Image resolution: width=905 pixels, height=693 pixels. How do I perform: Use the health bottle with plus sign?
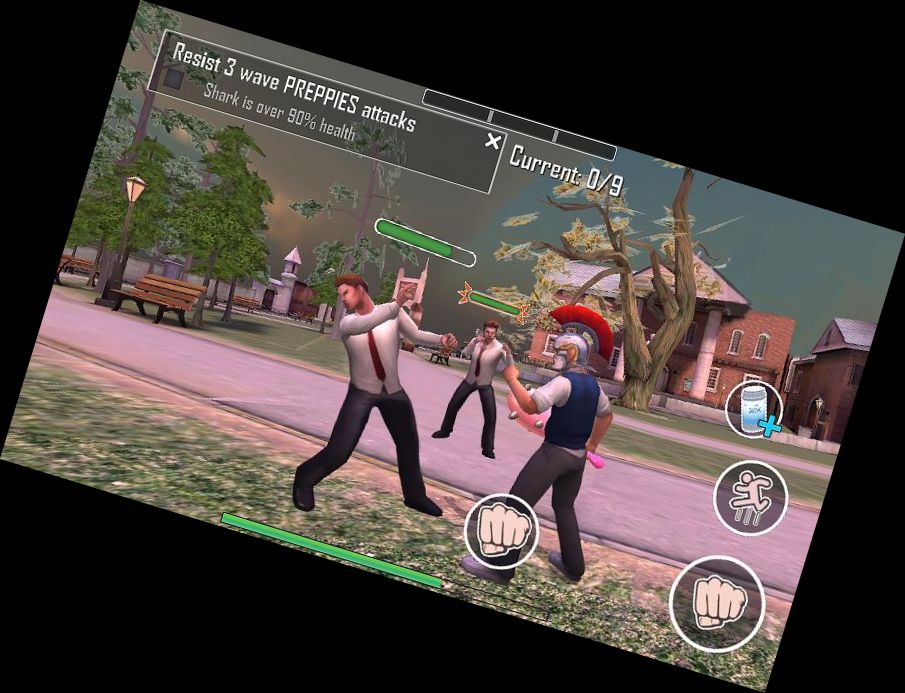(753, 410)
